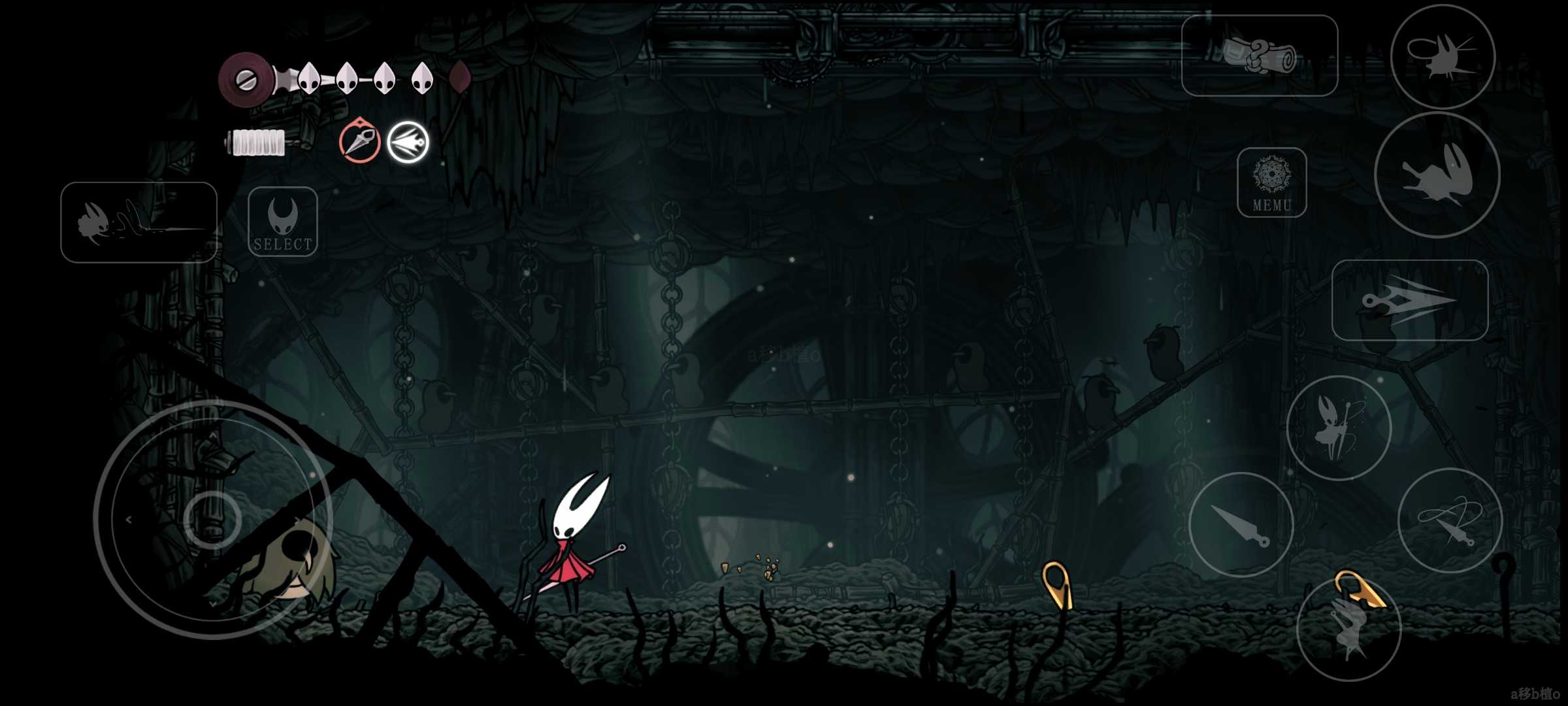Select the white-ringed silk skill icon

(408, 142)
